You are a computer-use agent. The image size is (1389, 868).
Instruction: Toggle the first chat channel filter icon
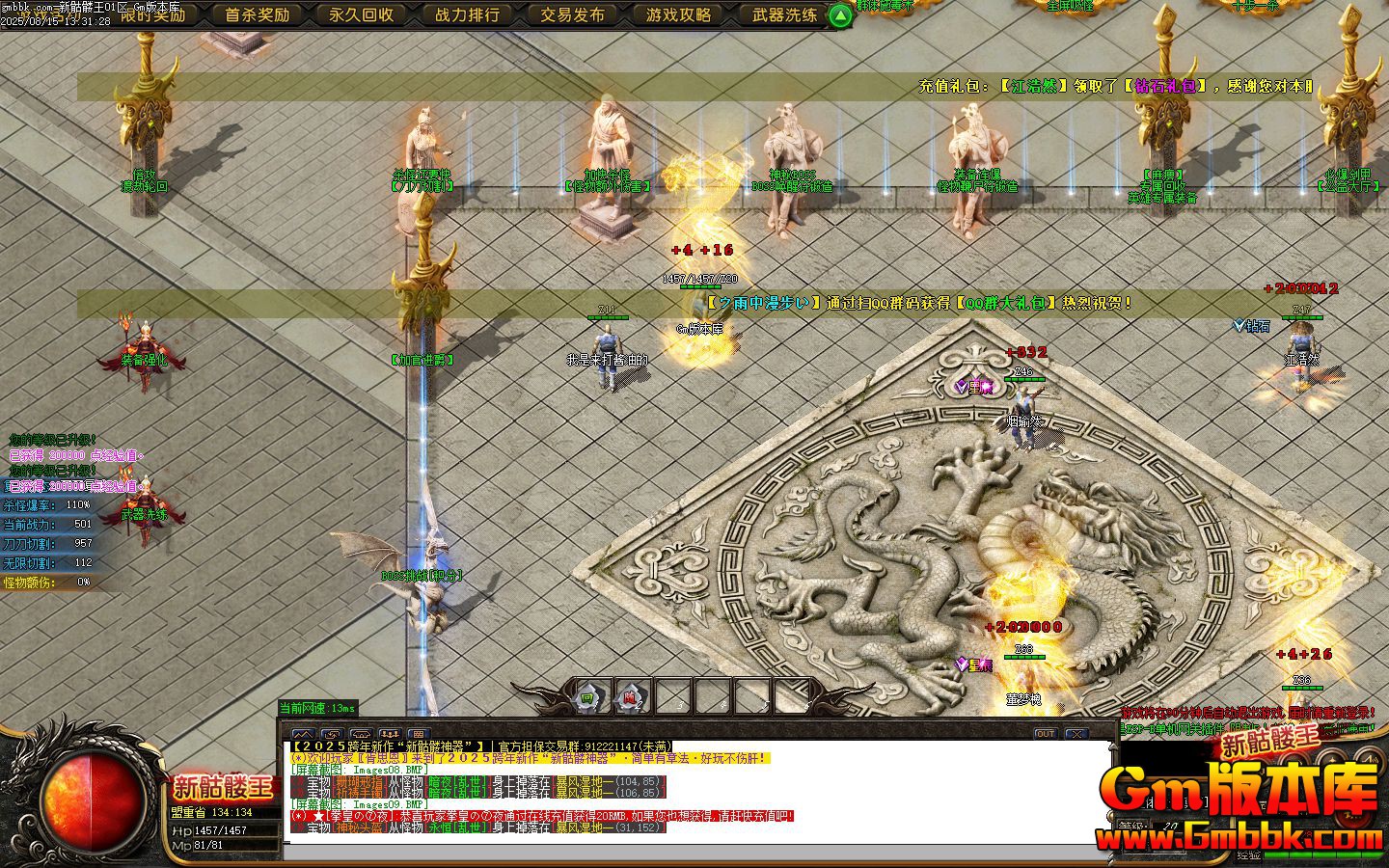(302, 734)
